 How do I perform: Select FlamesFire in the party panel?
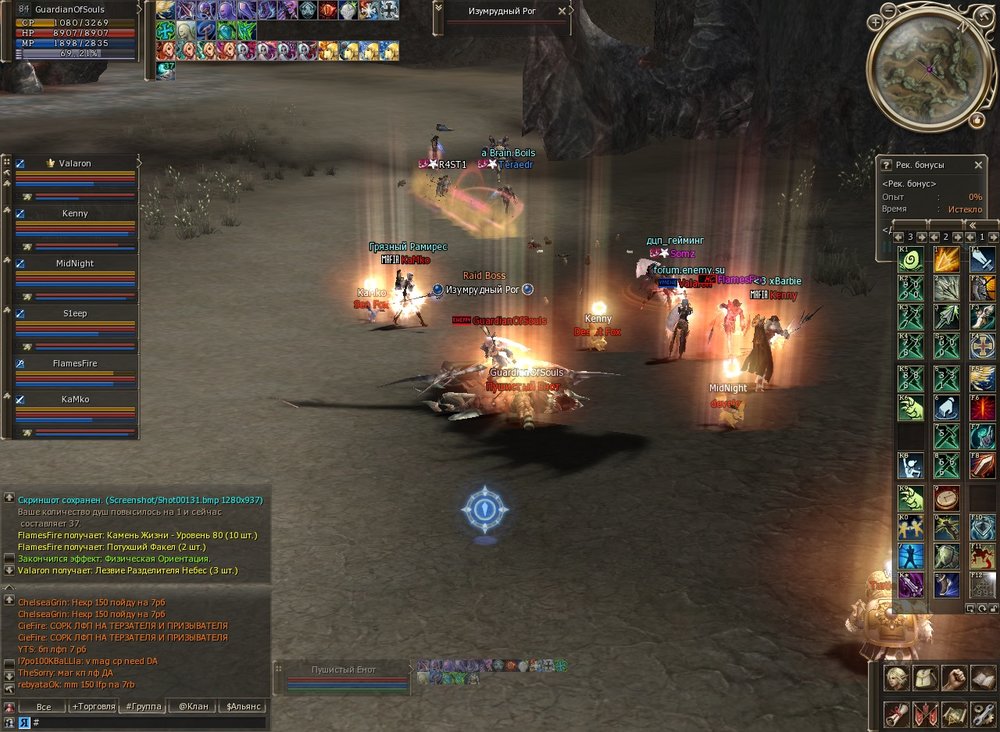click(x=75, y=363)
